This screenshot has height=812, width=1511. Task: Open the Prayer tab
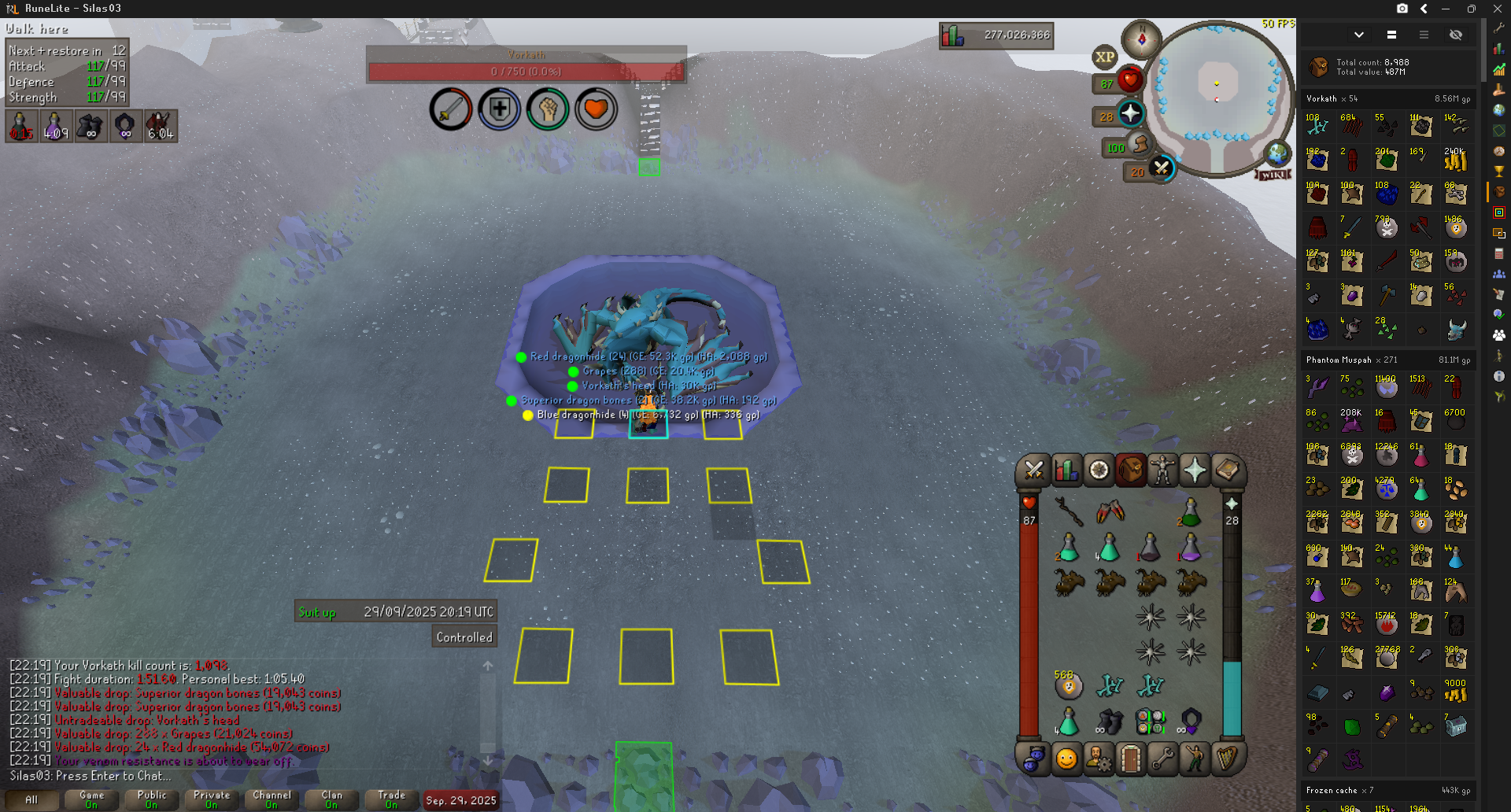[x=1195, y=471]
